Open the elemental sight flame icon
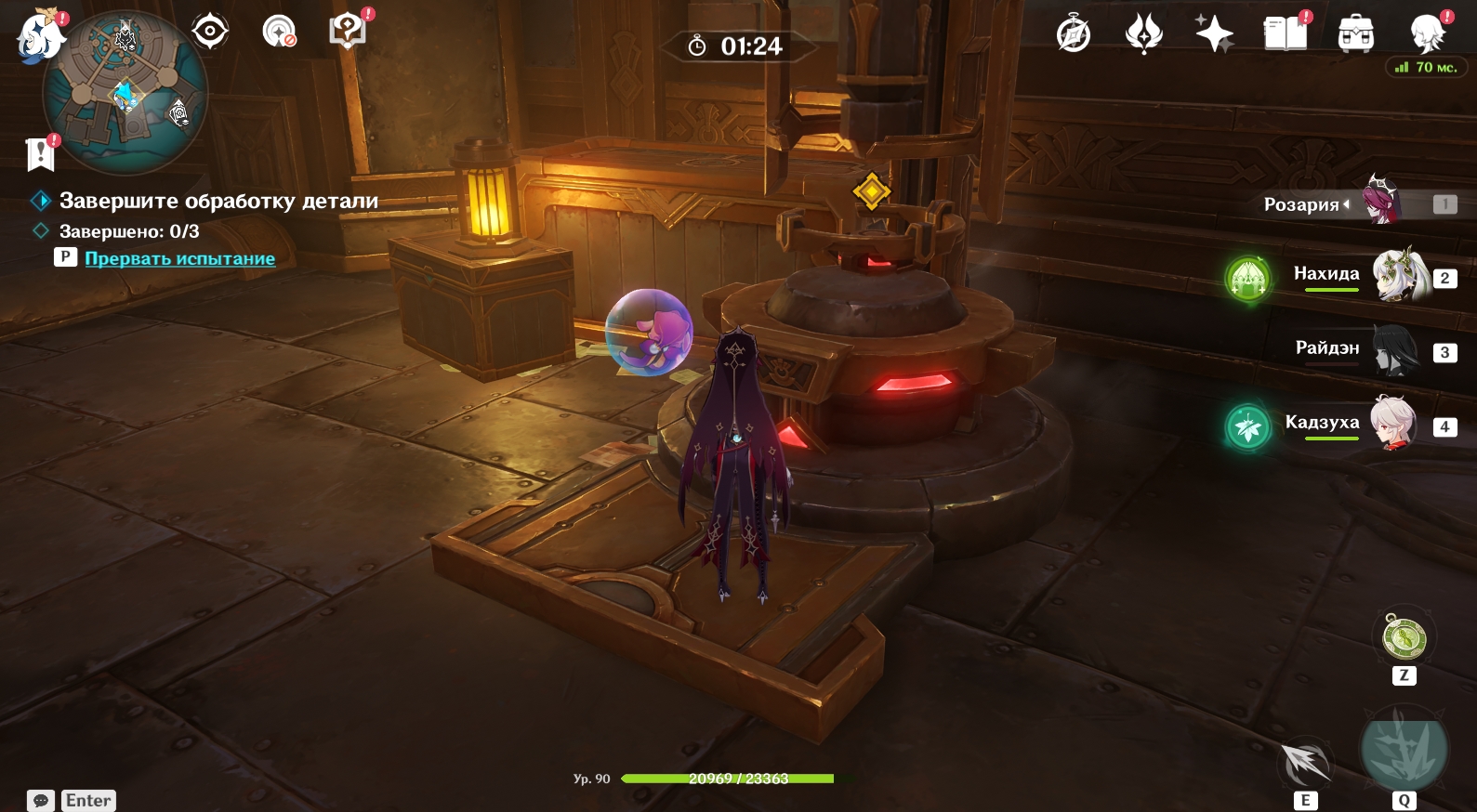1477x812 pixels. tap(1143, 34)
